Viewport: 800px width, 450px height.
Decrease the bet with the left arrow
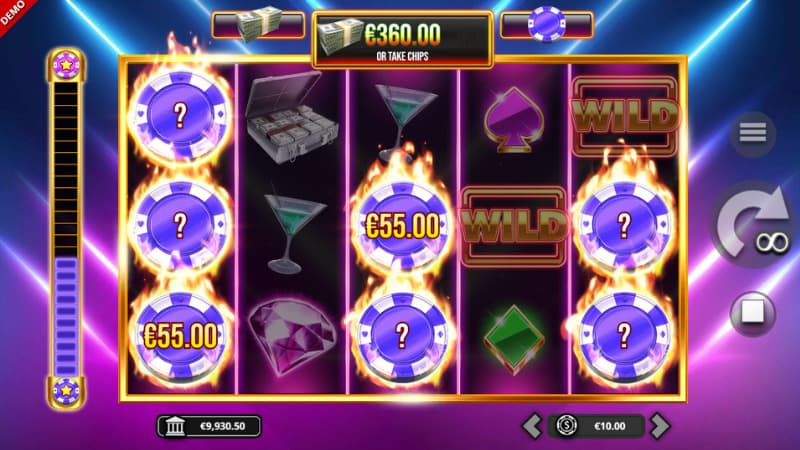(x=533, y=426)
